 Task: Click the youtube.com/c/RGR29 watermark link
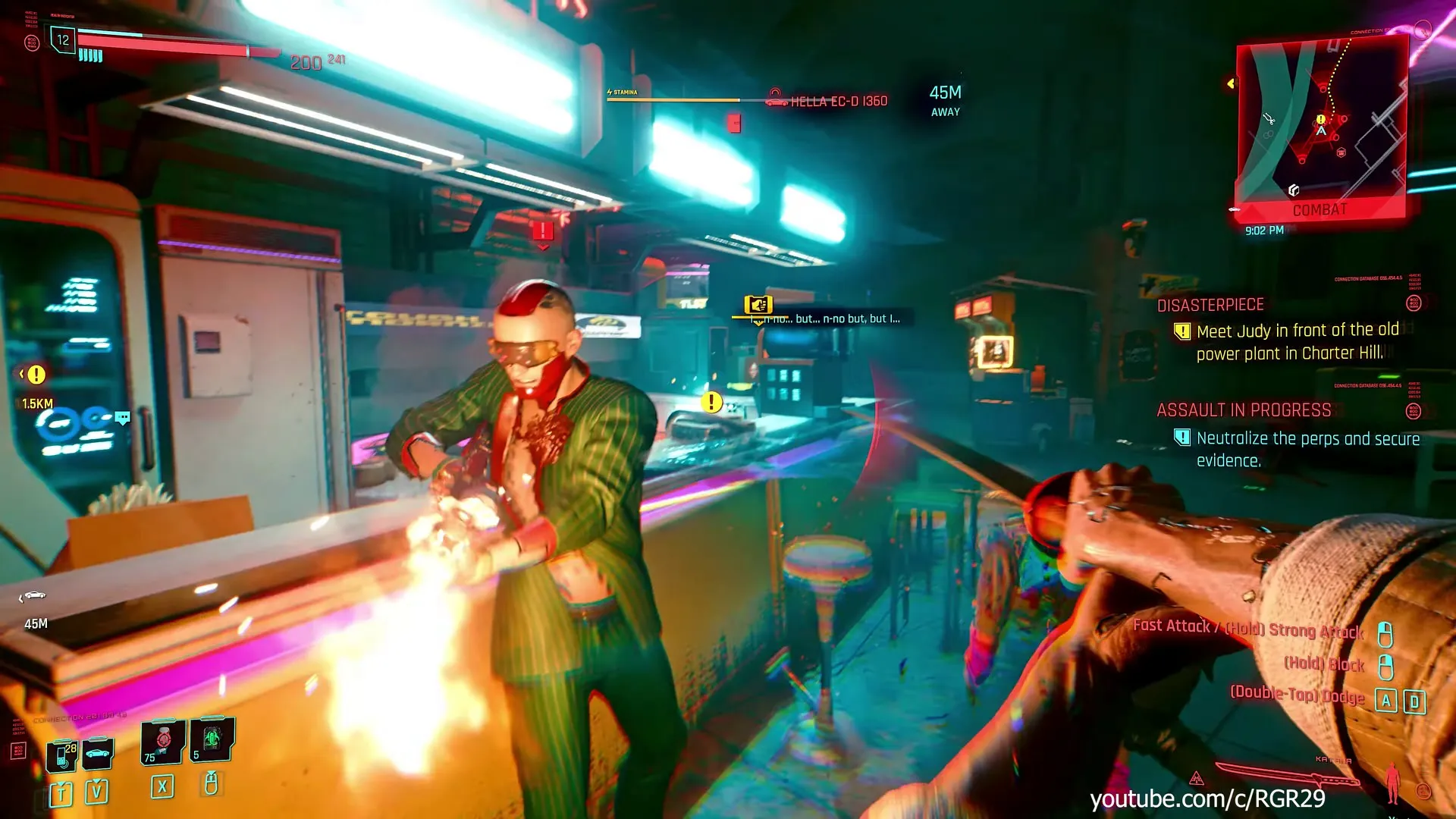1207,799
